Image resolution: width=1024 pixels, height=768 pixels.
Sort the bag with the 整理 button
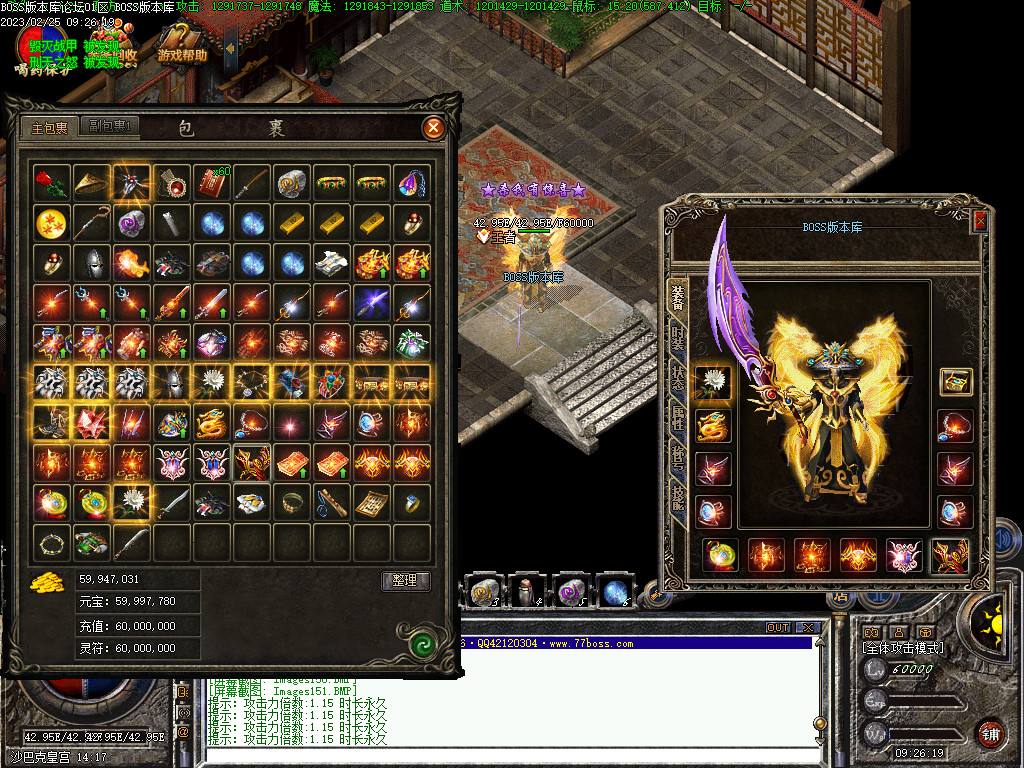[405, 581]
